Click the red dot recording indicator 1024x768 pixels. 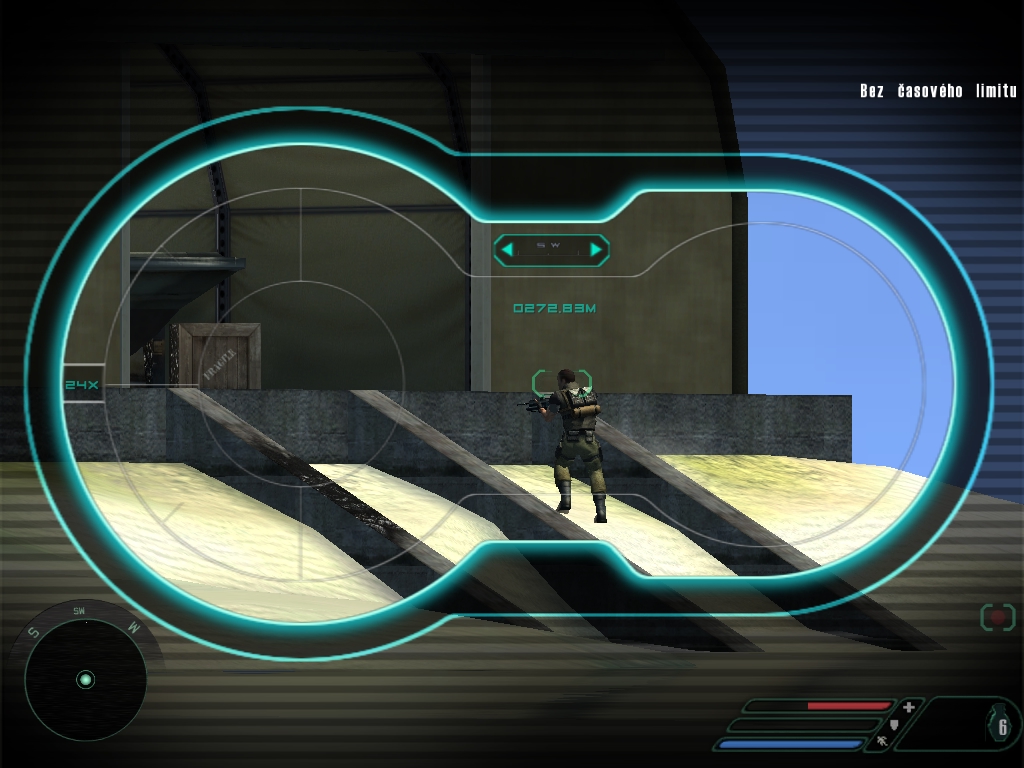coord(997,617)
